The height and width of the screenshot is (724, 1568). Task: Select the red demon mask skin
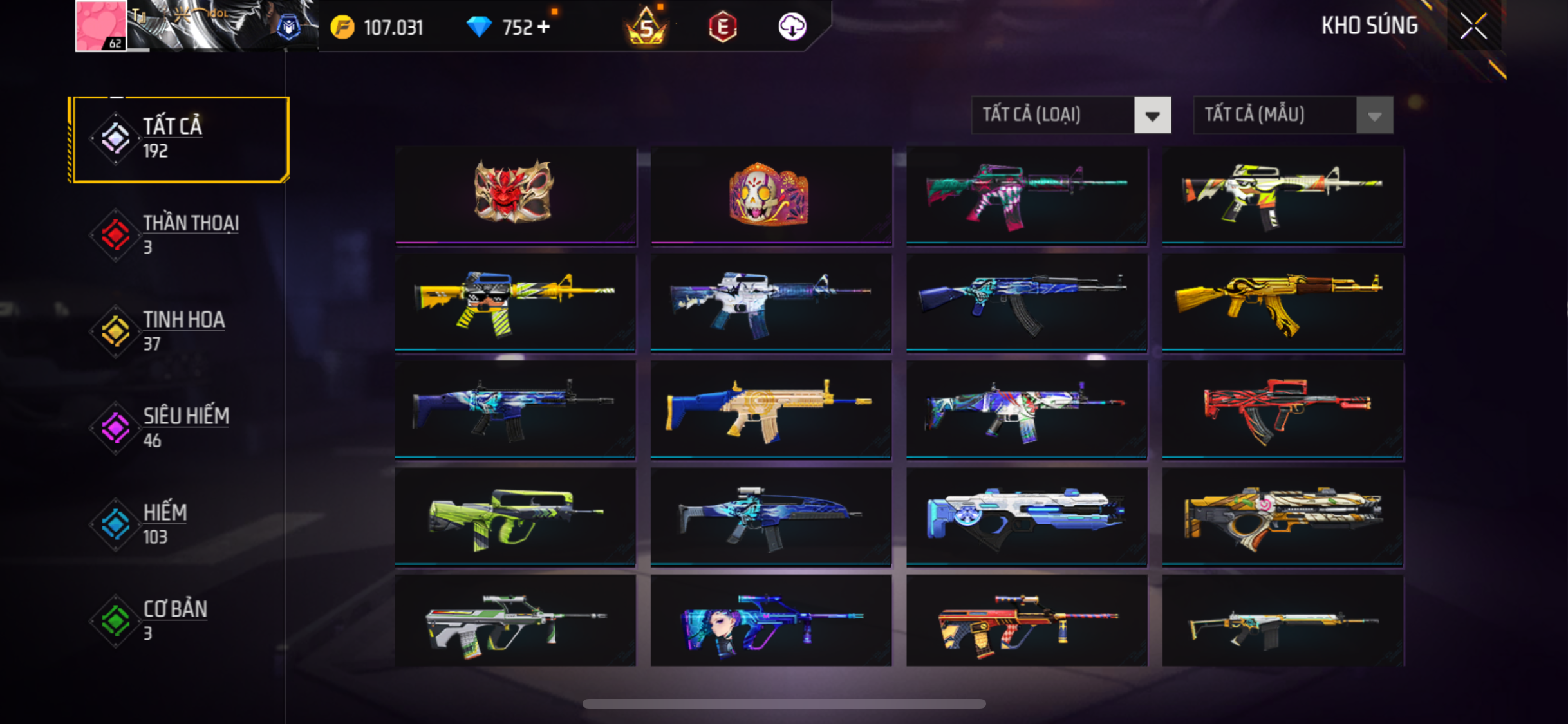click(514, 194)
